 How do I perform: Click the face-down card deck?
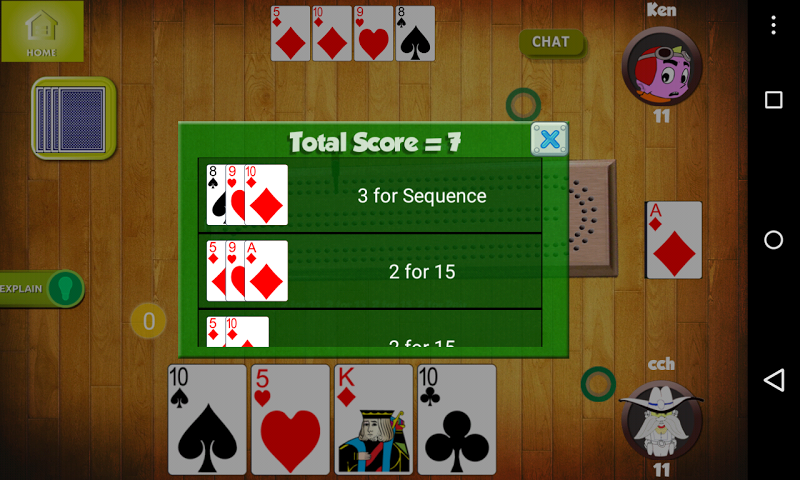click(72, 119)
